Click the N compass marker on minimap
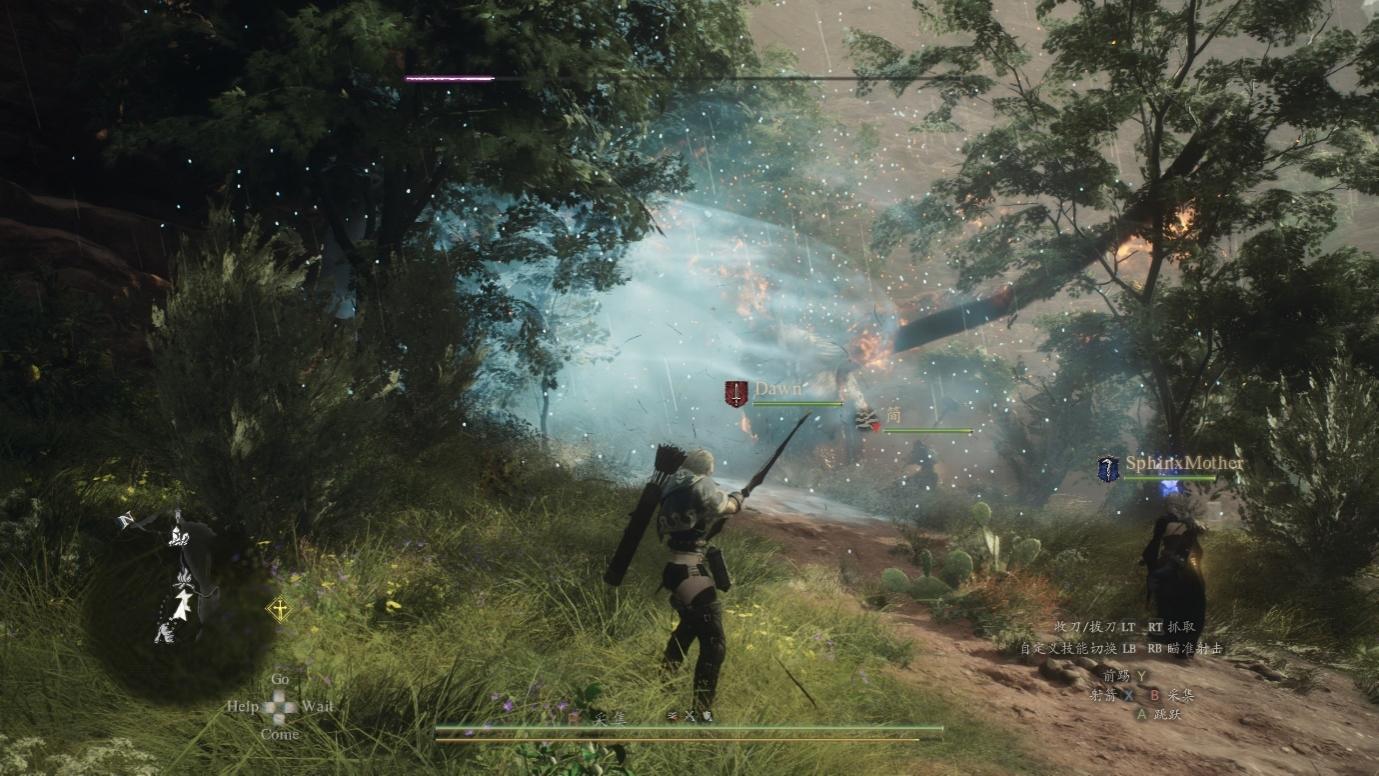This screenshot has width=1379, height=776. [125, 520]
